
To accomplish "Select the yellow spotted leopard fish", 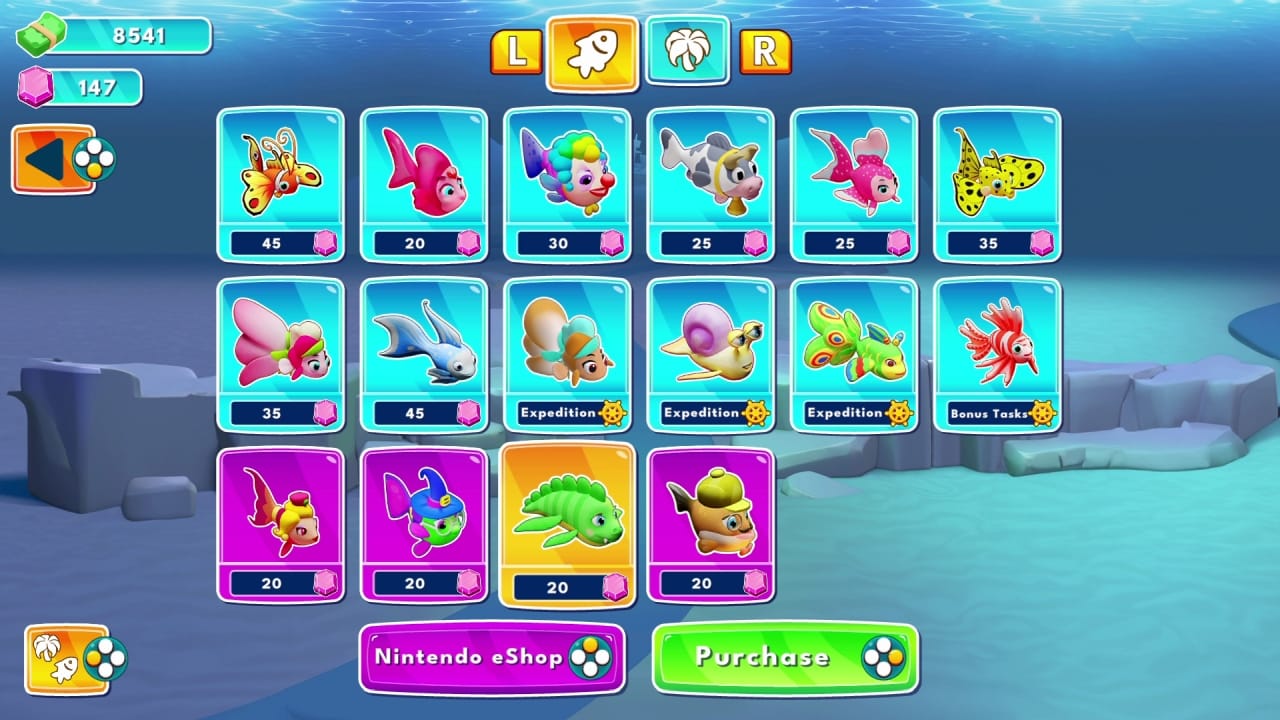I will [x=996, y=178].
